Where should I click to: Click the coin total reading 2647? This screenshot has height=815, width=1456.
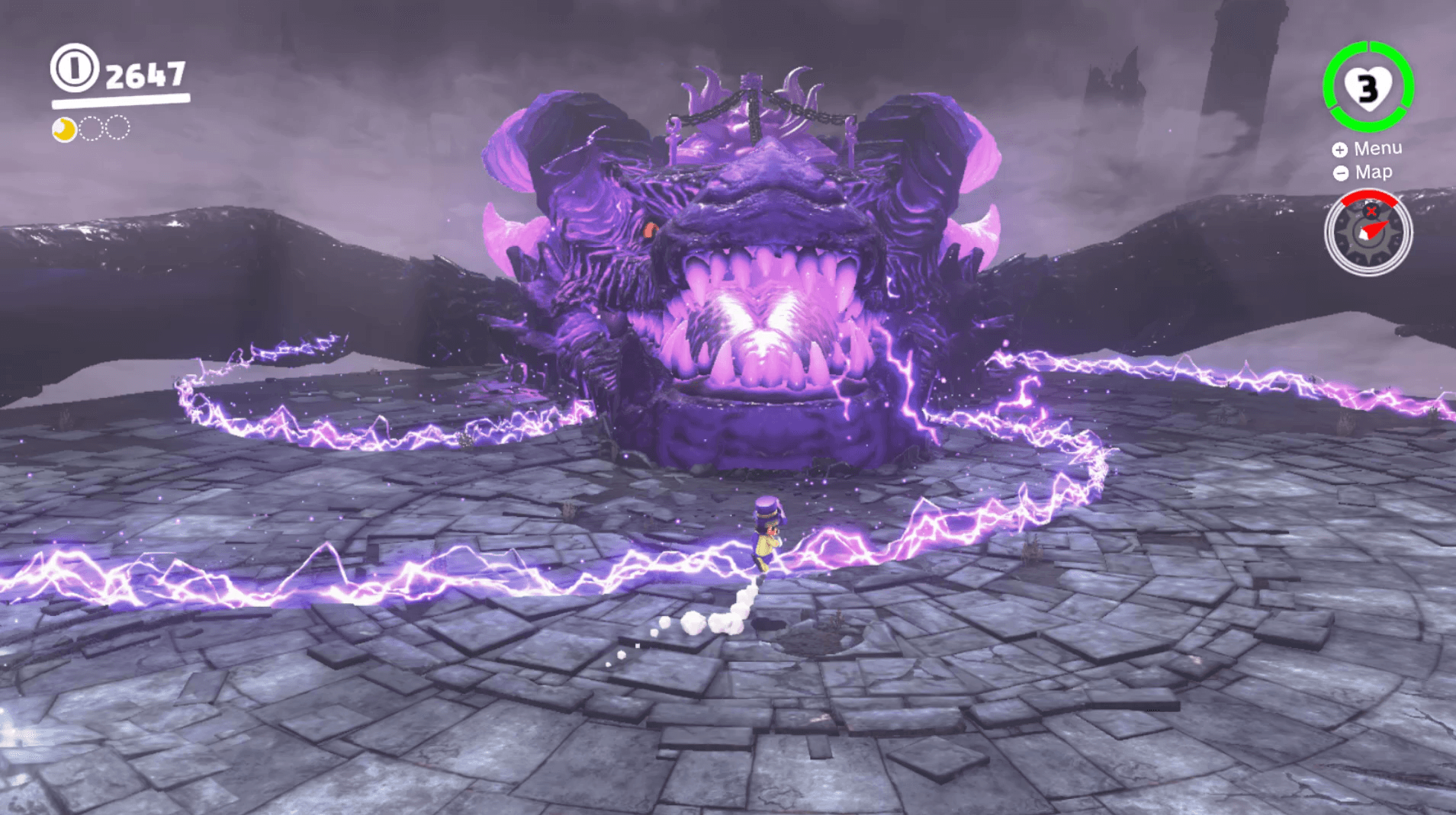pyautogui.click(x=146, y=73)
